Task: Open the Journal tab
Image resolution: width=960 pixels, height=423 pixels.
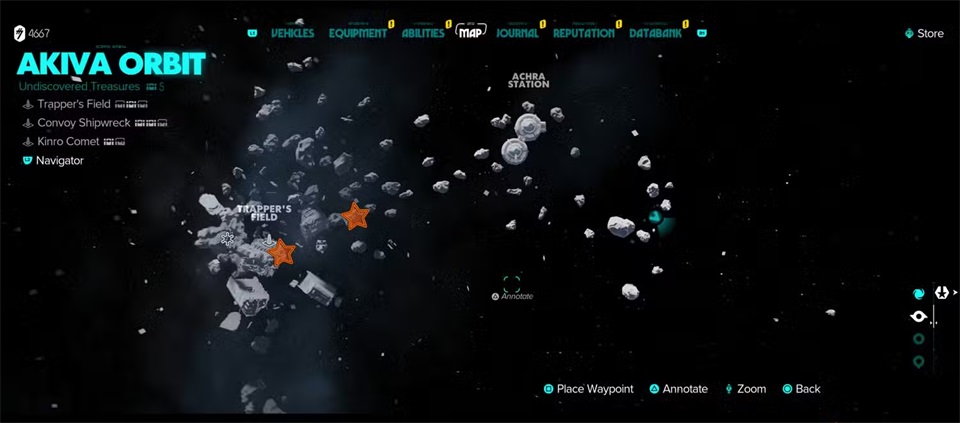Action: pyautogui.click(x=517, y=33)
